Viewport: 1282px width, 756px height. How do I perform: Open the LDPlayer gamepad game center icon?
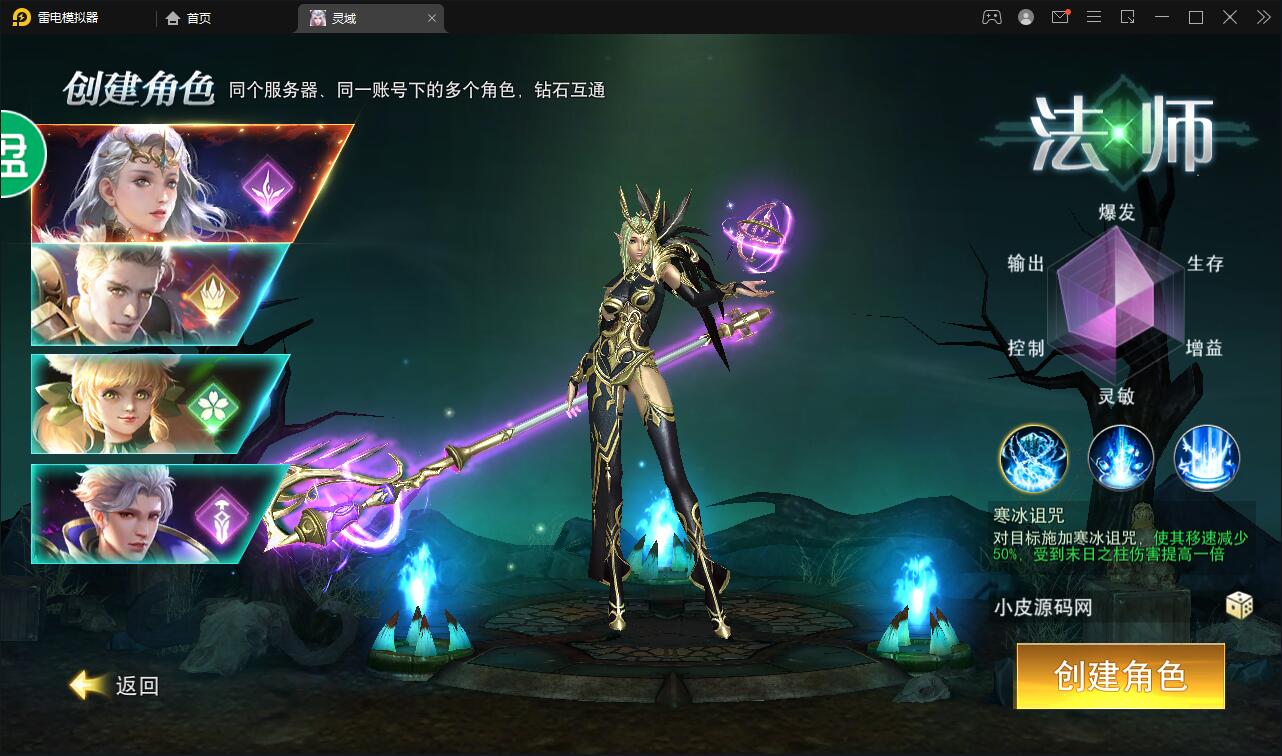click(x=991, y=17)
